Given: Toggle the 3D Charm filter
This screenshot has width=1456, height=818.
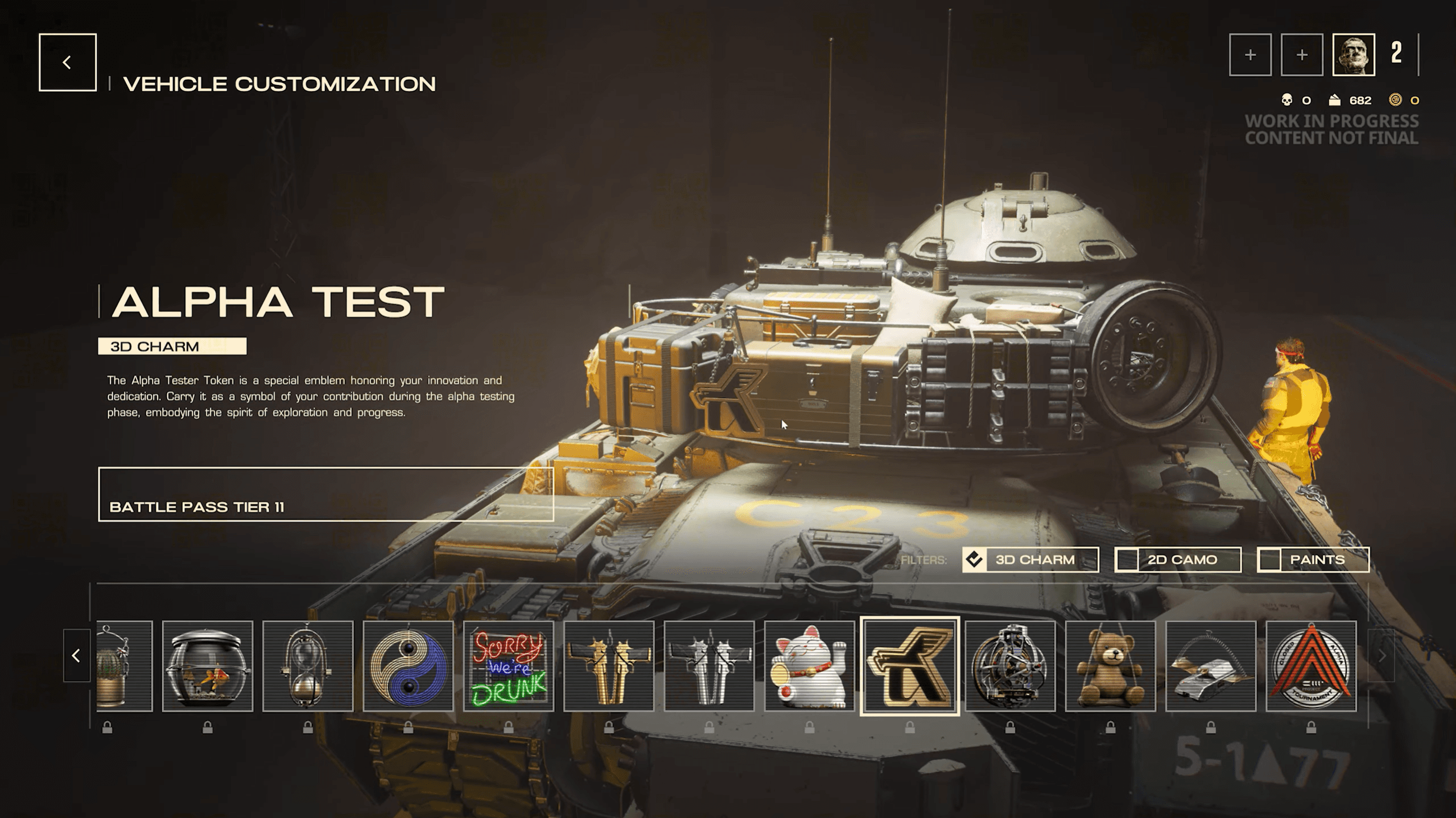Looking at the screenshot, I should [1030, 560].
